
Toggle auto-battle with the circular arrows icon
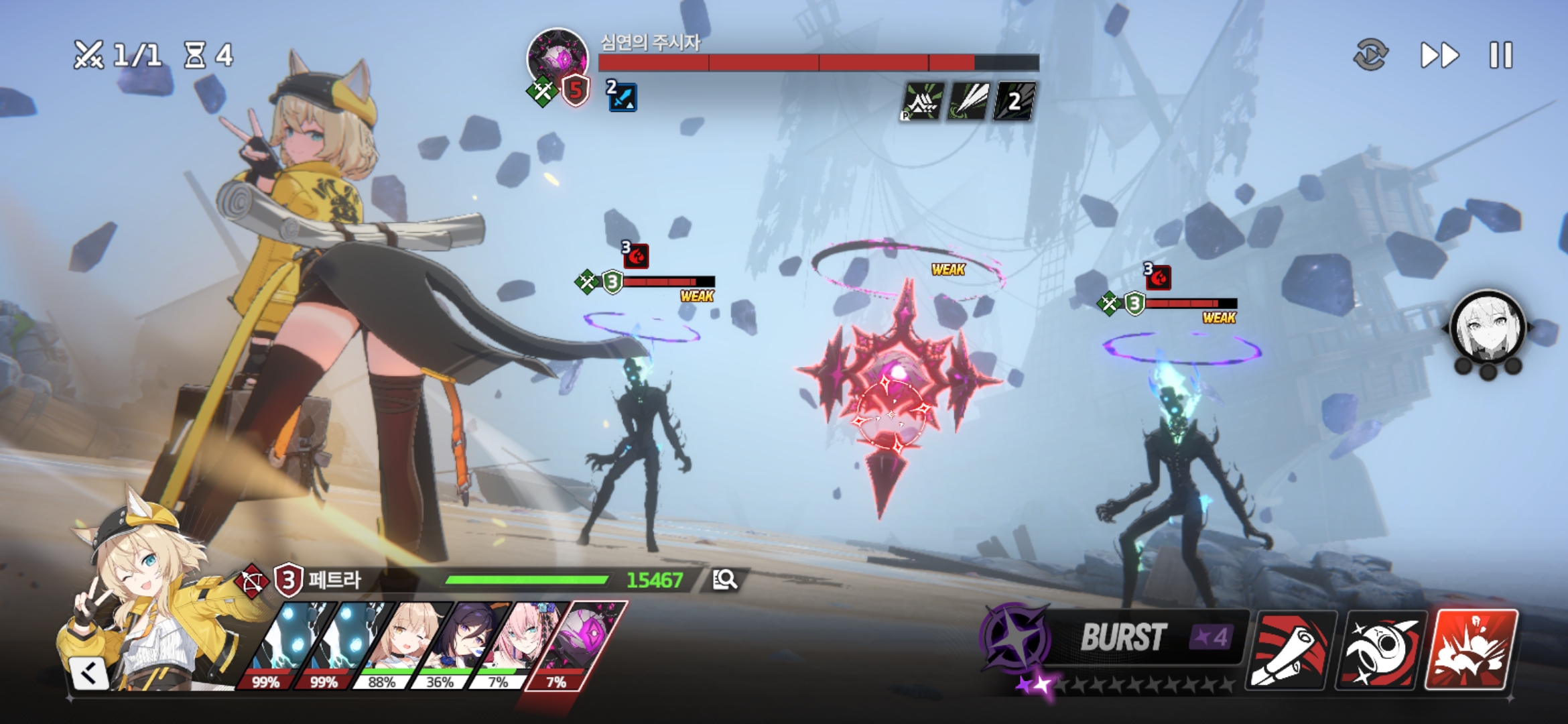click(x=1370, y=55)
